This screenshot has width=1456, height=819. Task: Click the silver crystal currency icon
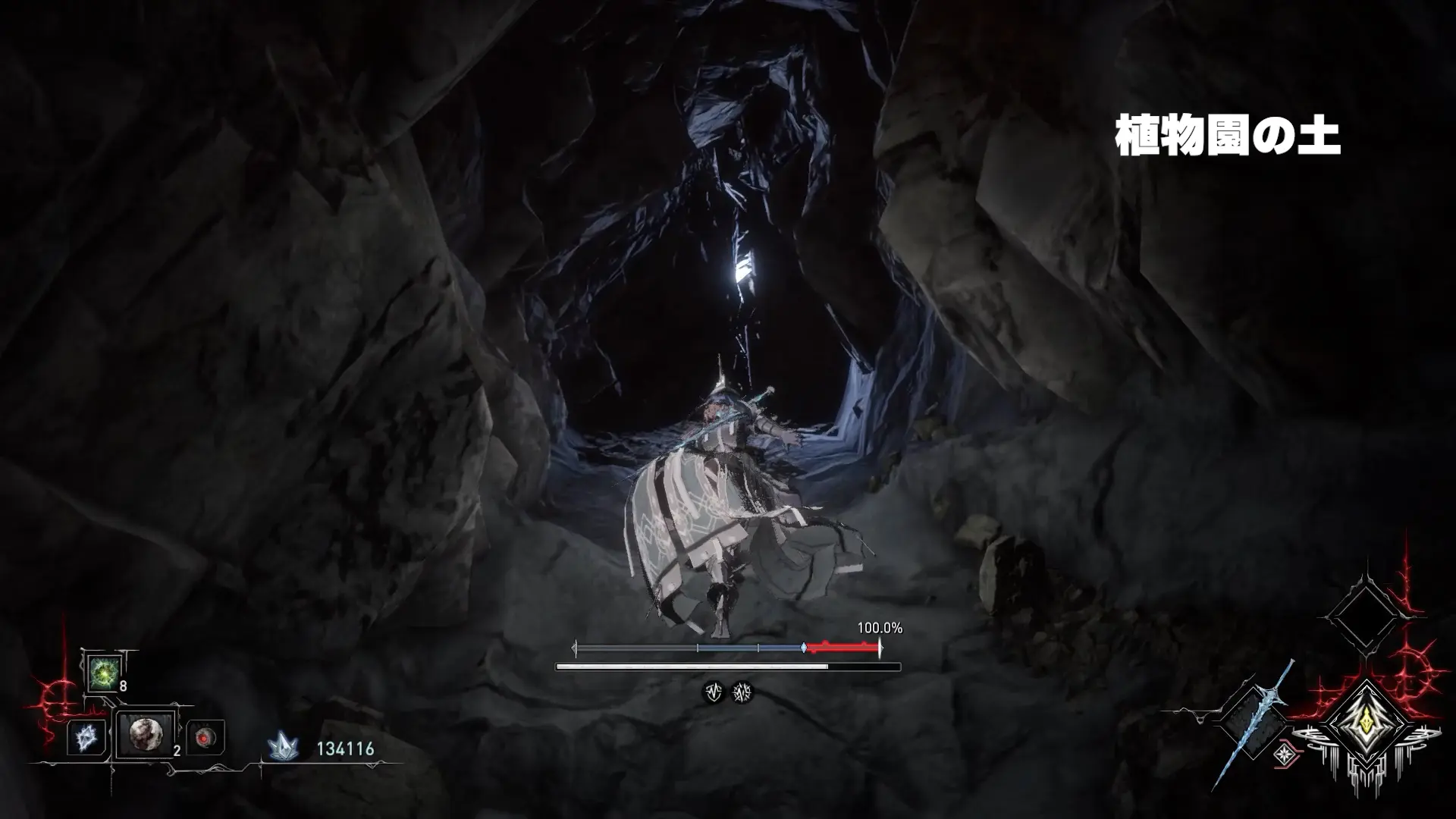click(x=282, y=748)
